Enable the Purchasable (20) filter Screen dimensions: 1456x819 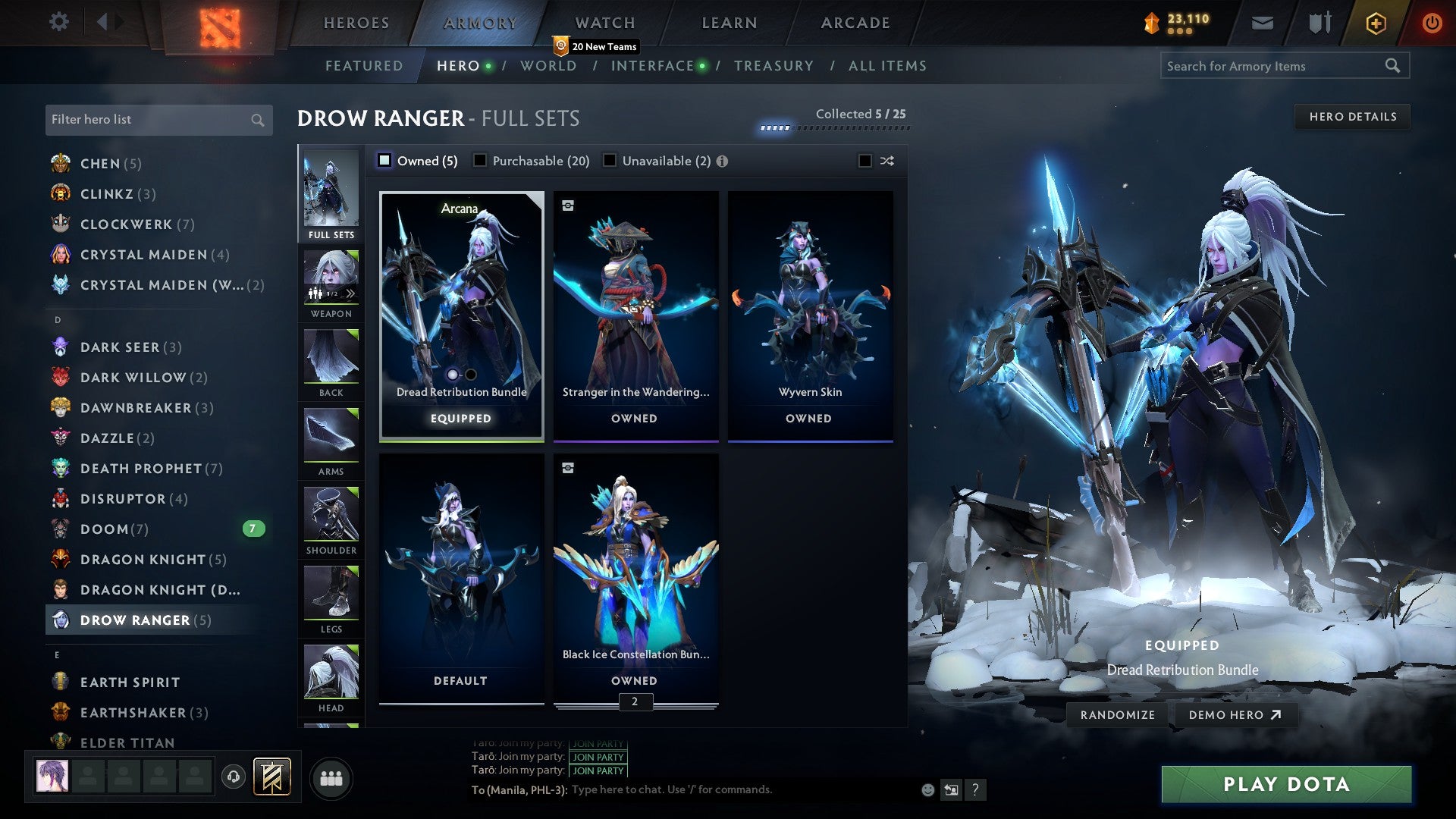[x=480, y=161]
